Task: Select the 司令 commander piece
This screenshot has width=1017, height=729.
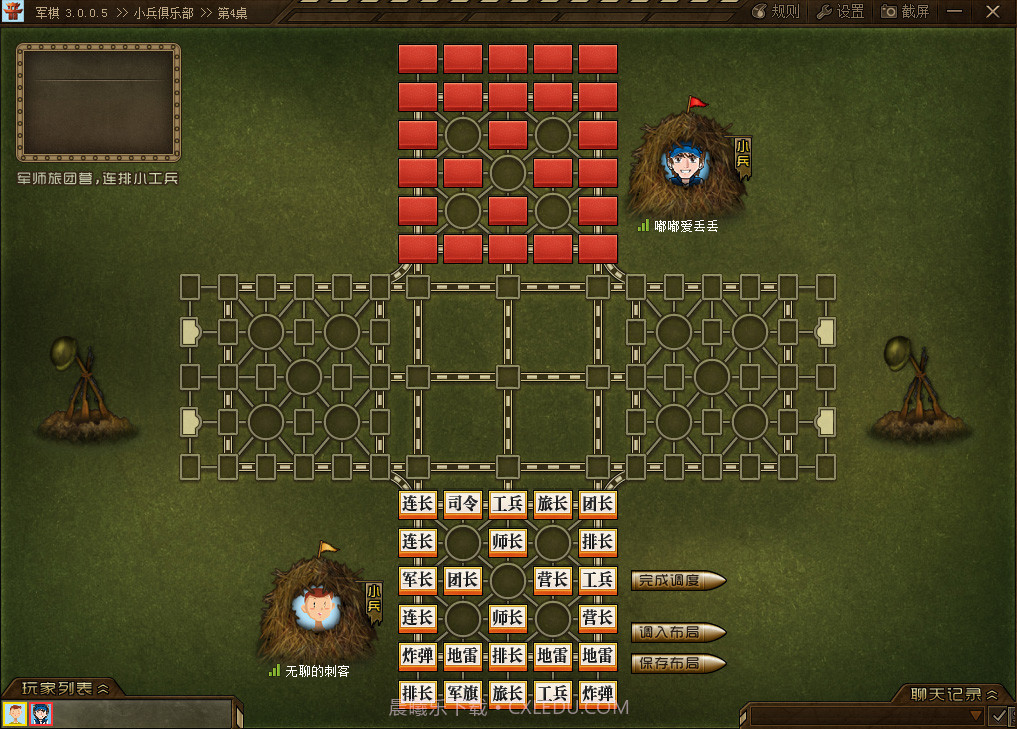Action: click(463, 504)
